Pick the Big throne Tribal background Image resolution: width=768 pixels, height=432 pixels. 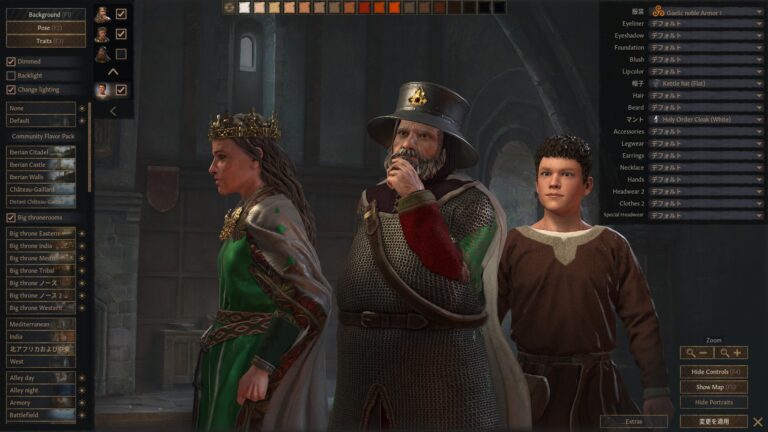coord(41,271)
